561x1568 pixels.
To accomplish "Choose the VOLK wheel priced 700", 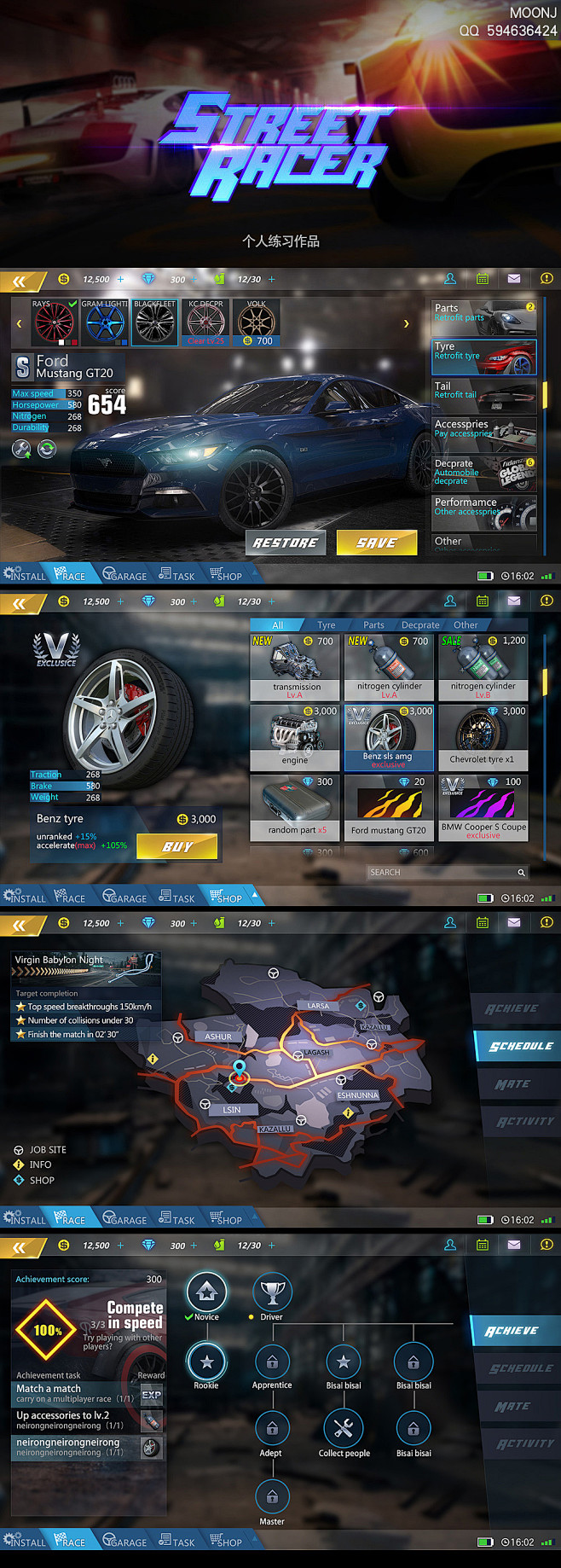I will pos(256,322).
